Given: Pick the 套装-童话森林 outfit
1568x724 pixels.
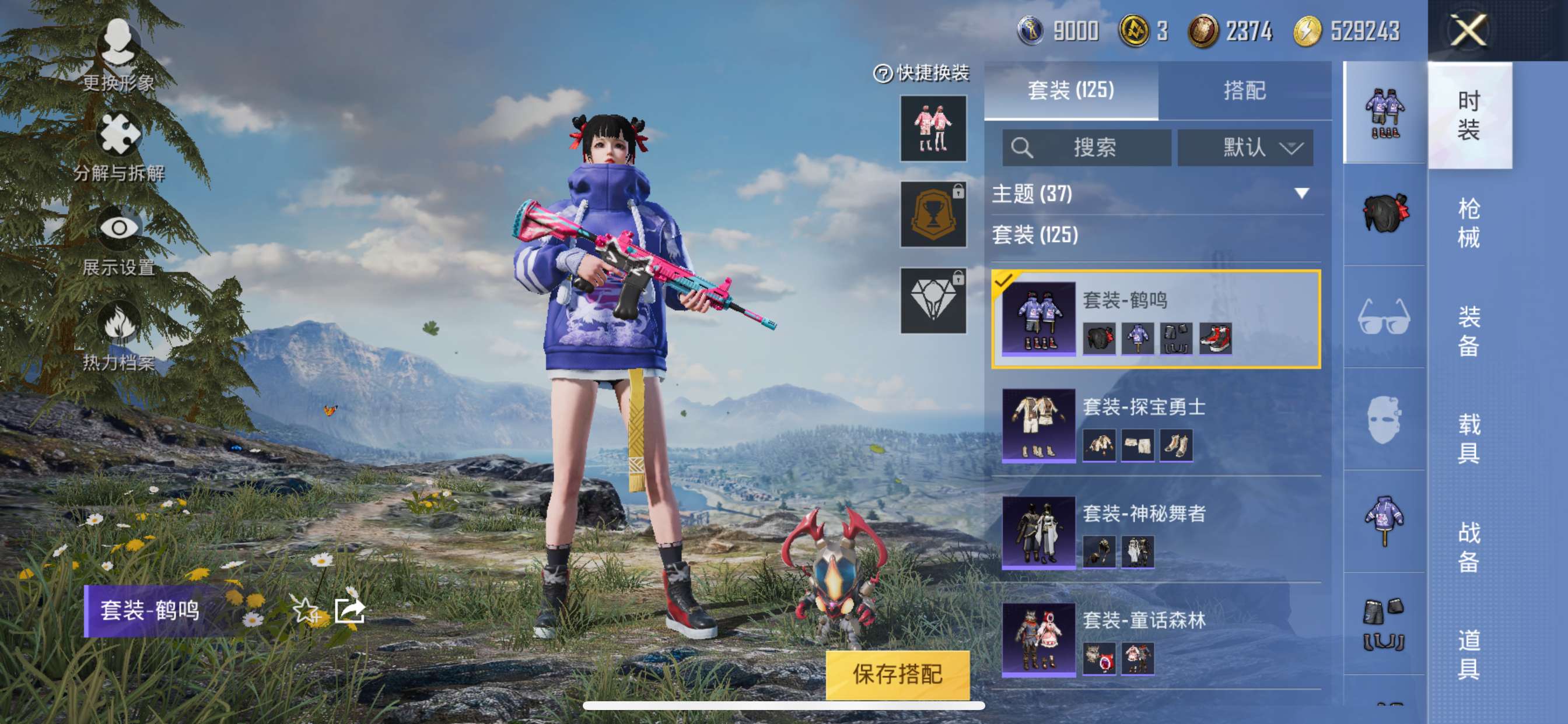Looking at the screenshot, I should tap(1156, 639).
